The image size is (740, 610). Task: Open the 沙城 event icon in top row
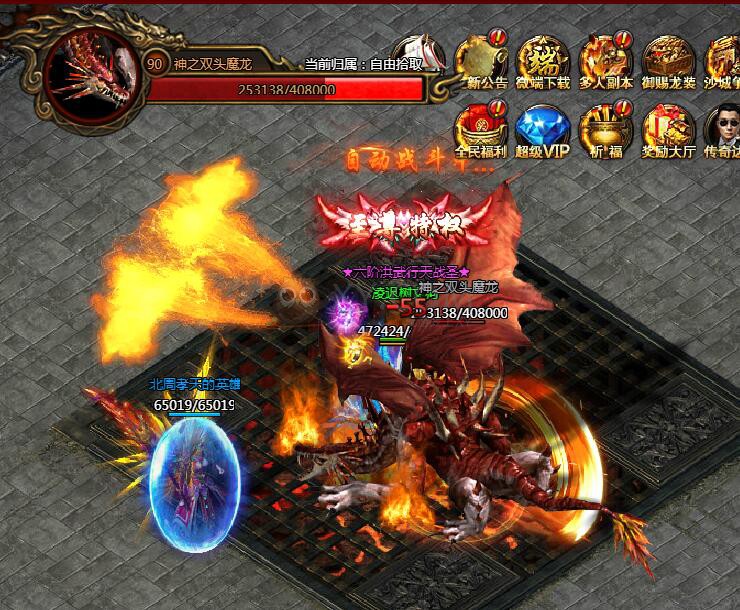723,62
